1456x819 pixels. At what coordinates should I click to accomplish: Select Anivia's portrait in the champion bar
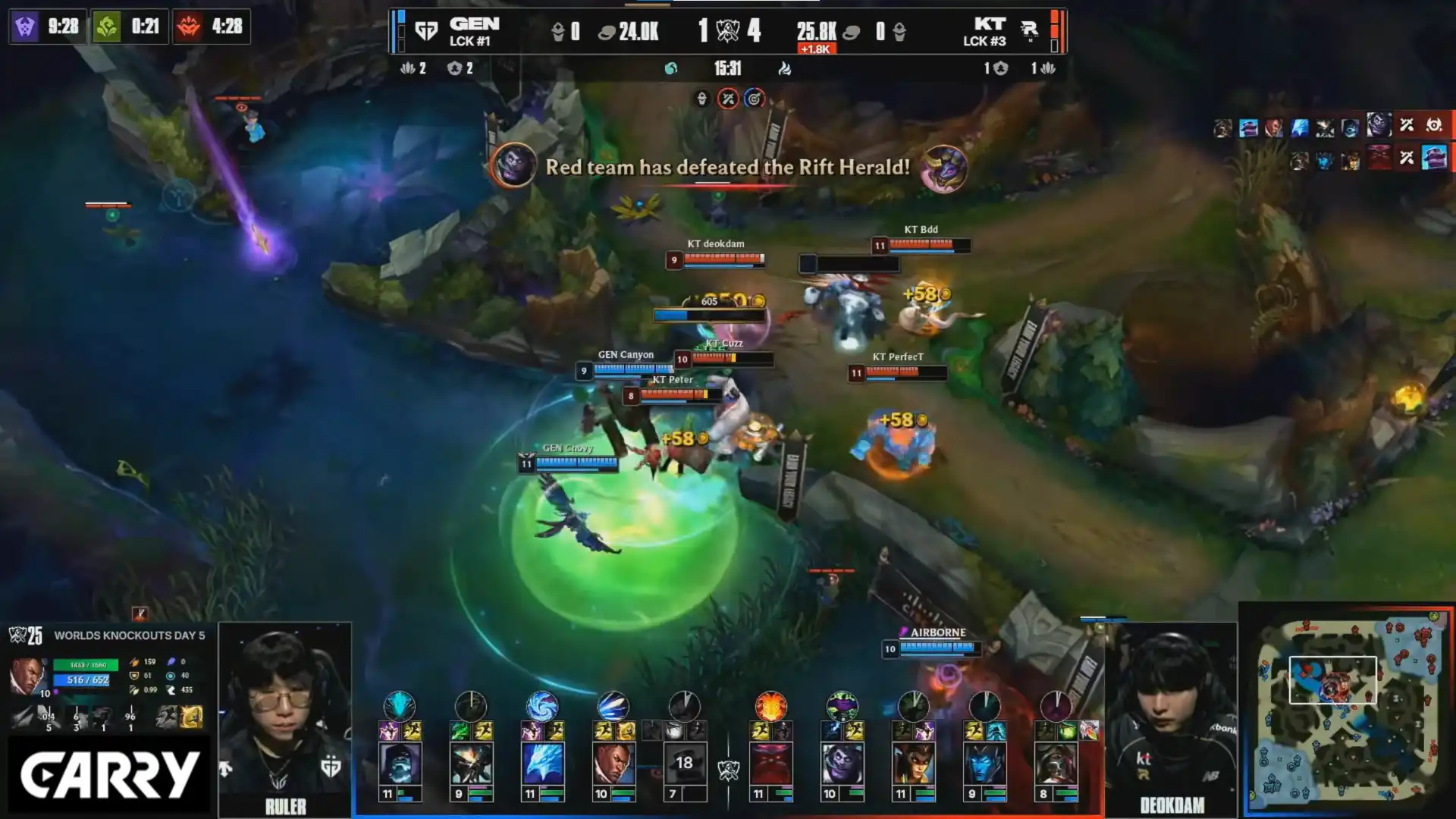pos(542,763)
